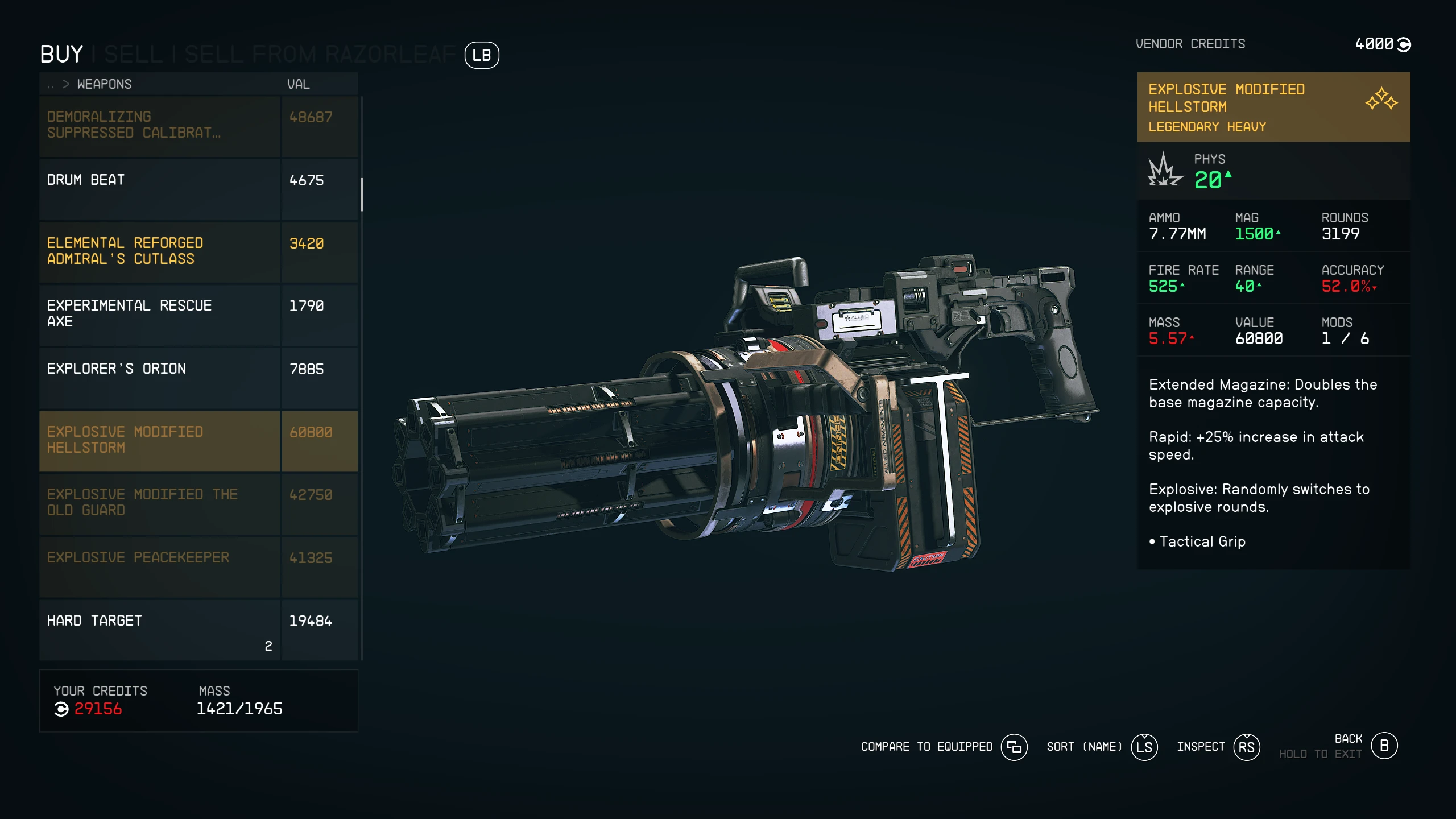Select the Explosive Peacekeeper entry
This screenshot has height=819, width=1456.
coord(159,566)
